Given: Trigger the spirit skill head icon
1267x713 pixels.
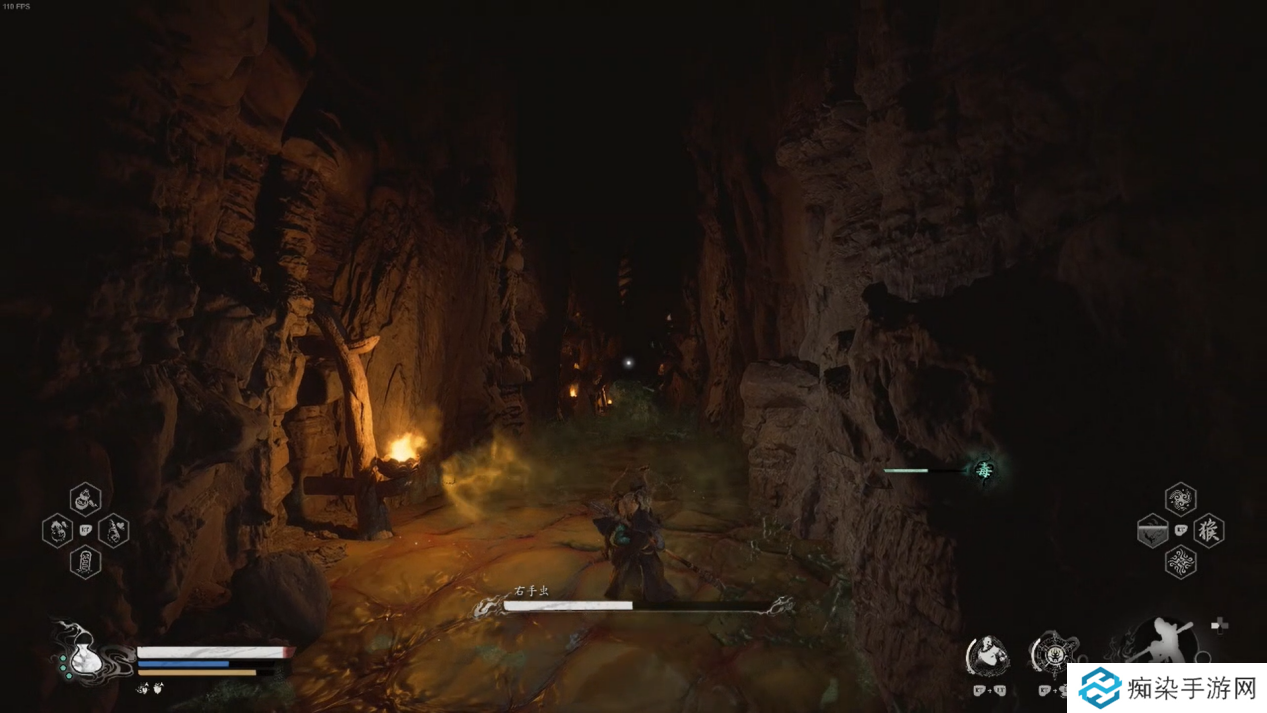Looking at the screenshot, I should coord(986,656).
